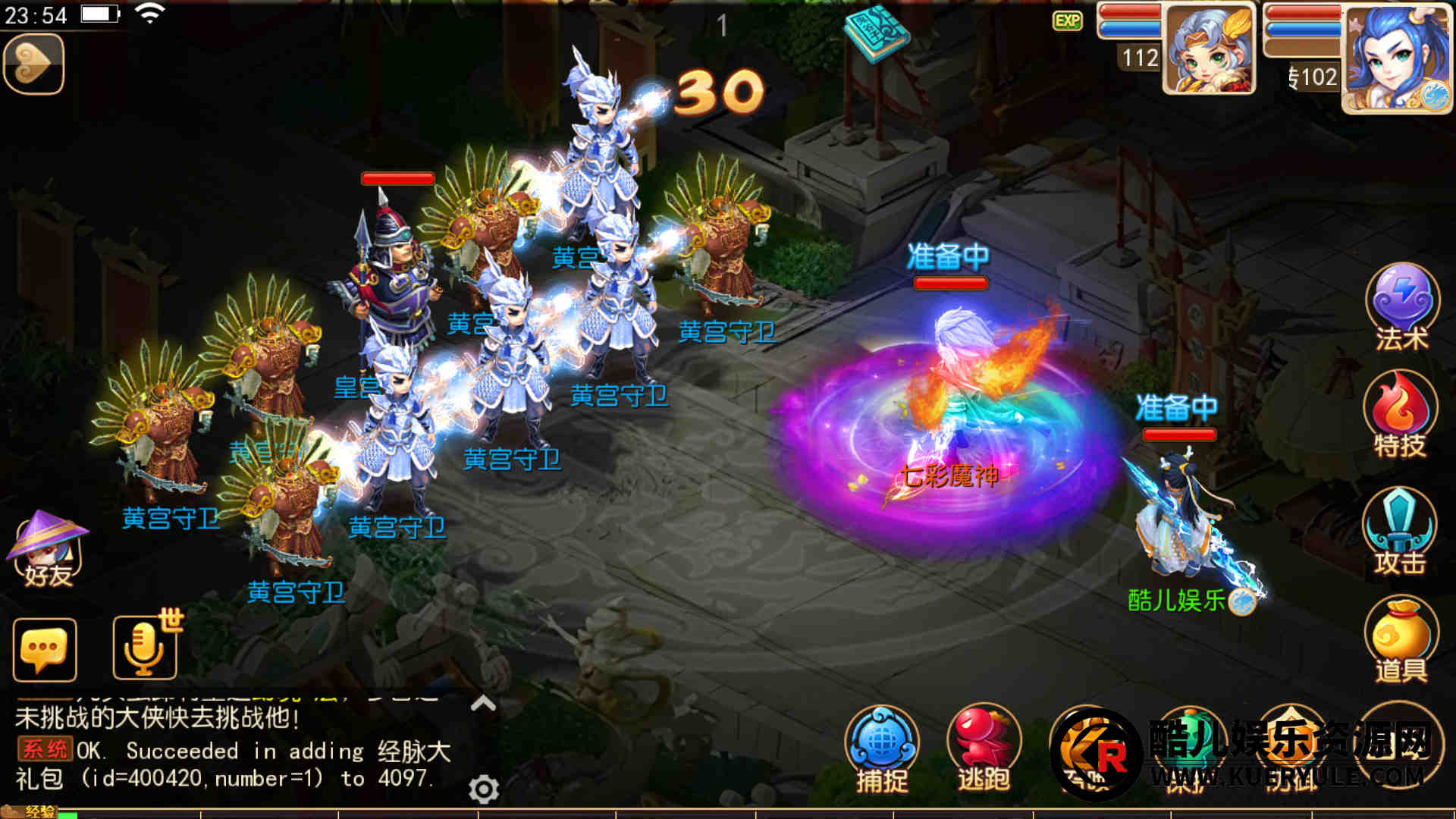Tap the world voice microphone button
Image resolution: width=1456 pixels, height=819 pixels.
click(x=144, y=648)
